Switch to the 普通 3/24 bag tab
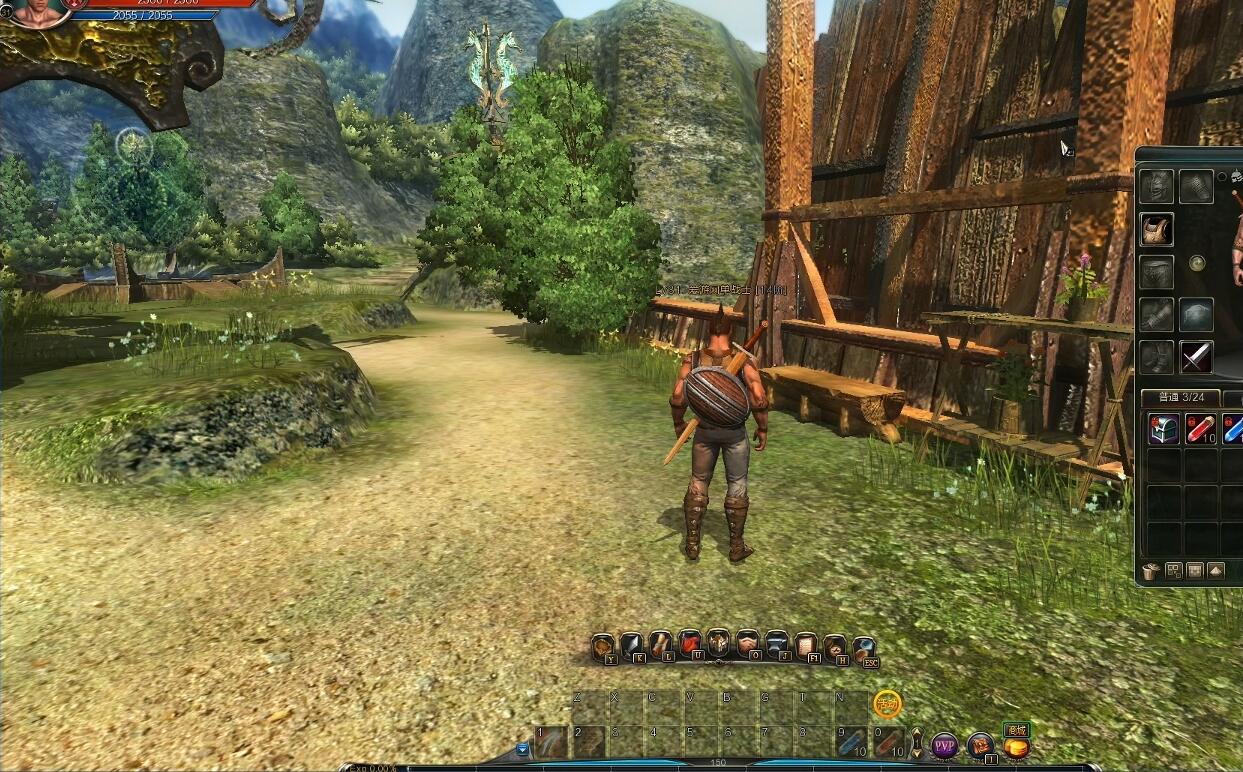The image size is (1243, 772). tap(1180, 398)
